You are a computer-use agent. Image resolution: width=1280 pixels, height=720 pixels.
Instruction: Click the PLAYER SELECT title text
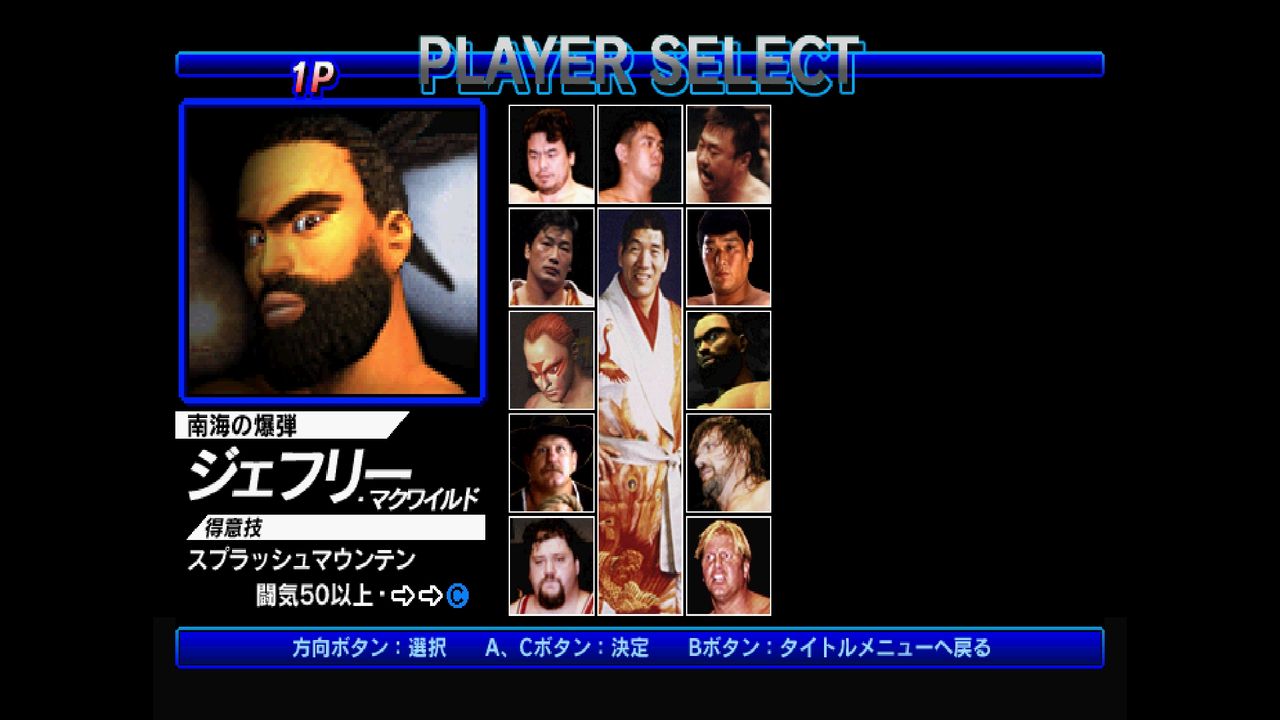click(640, 63)
